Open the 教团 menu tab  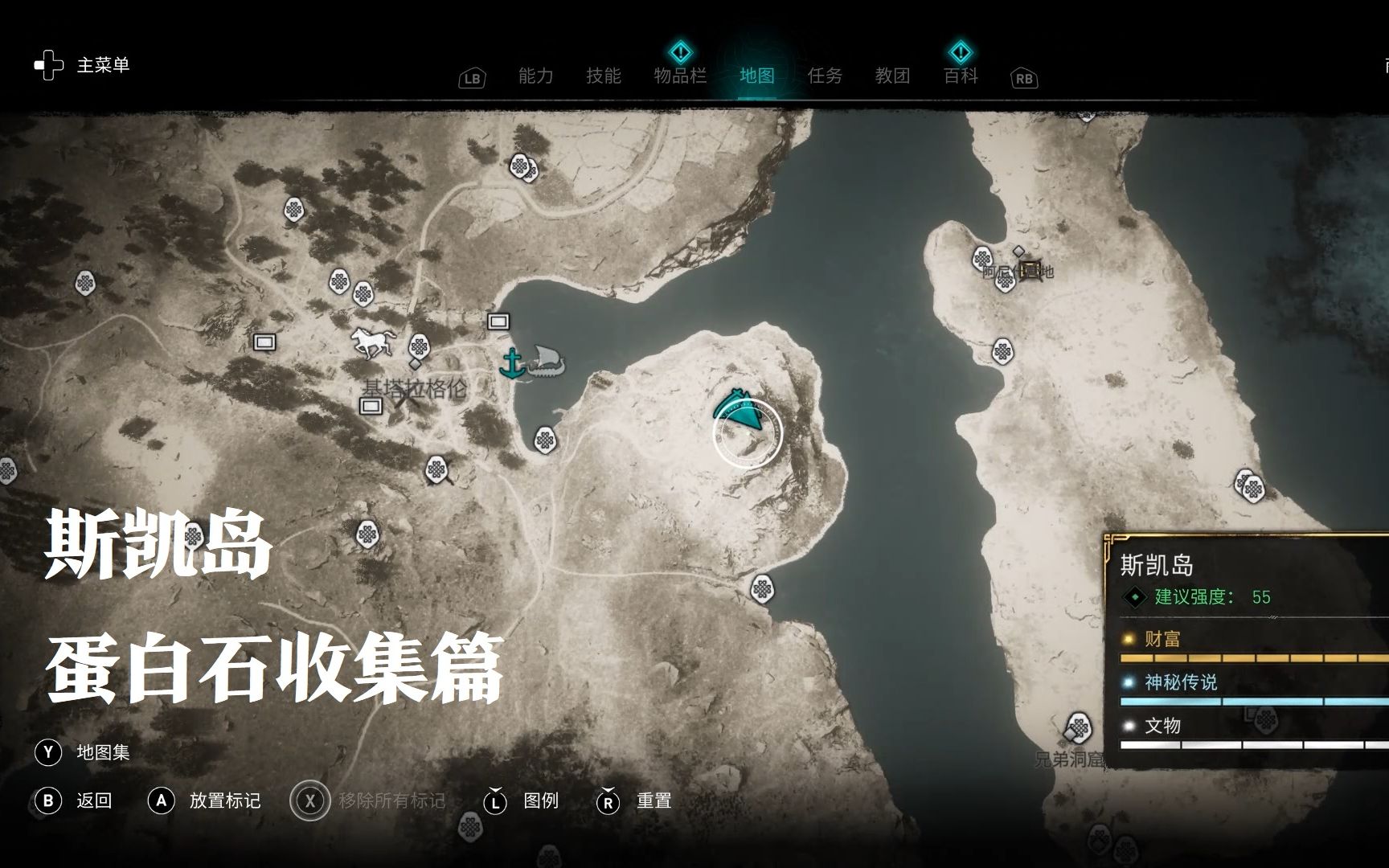[892, 75]
